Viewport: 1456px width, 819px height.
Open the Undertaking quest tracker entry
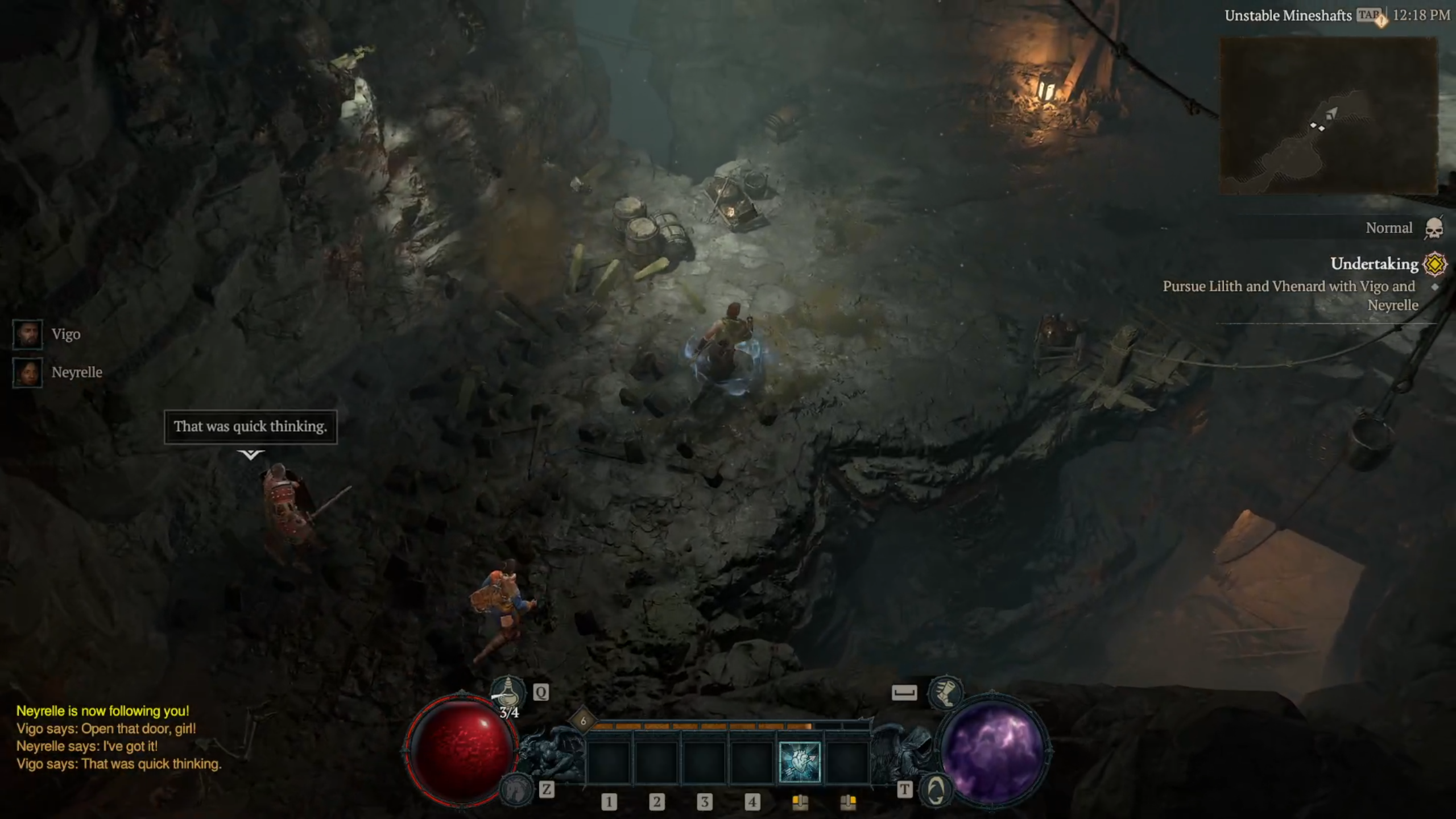(1374, 264)
